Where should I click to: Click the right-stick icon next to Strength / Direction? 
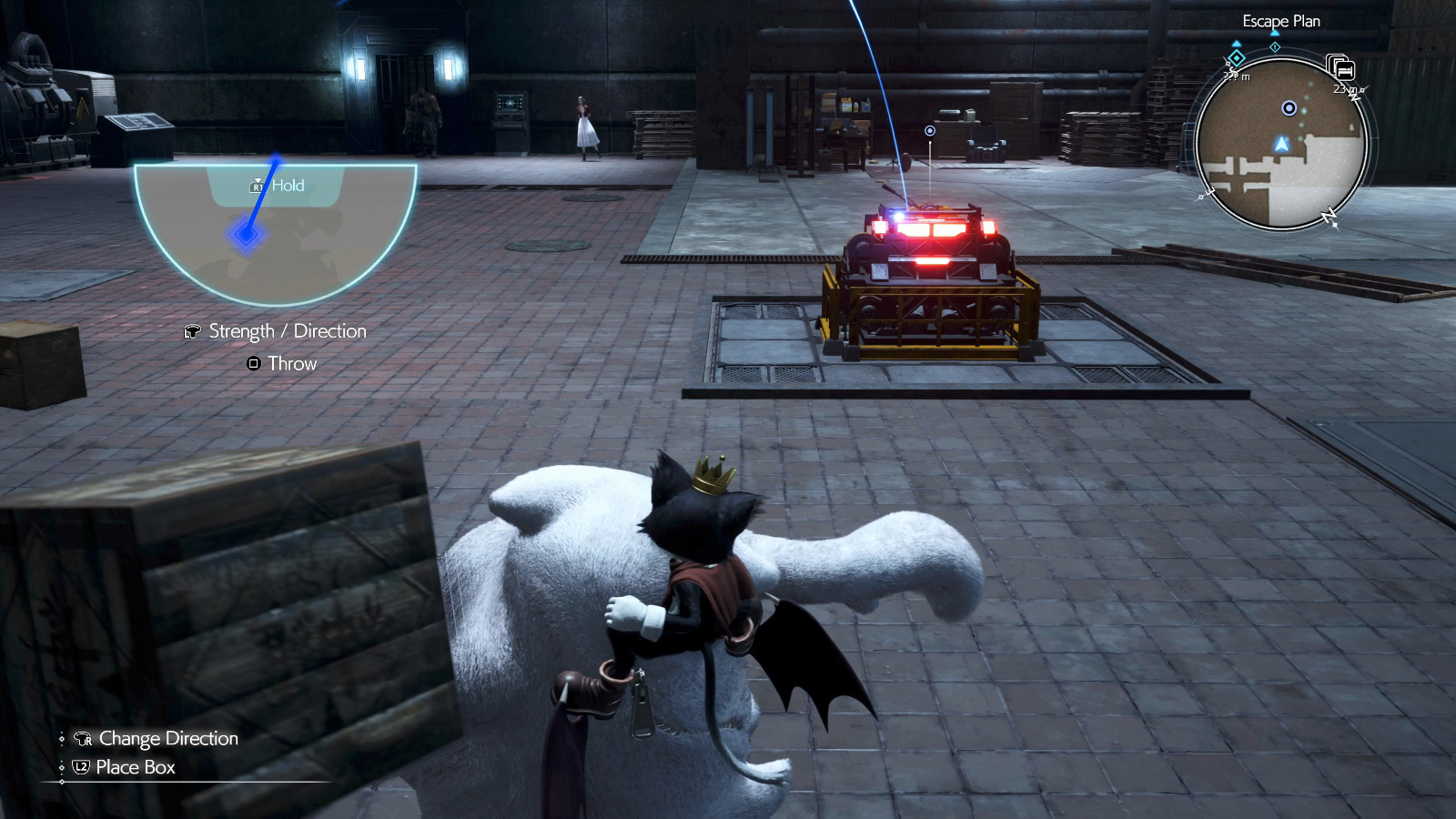pos(192,331)
